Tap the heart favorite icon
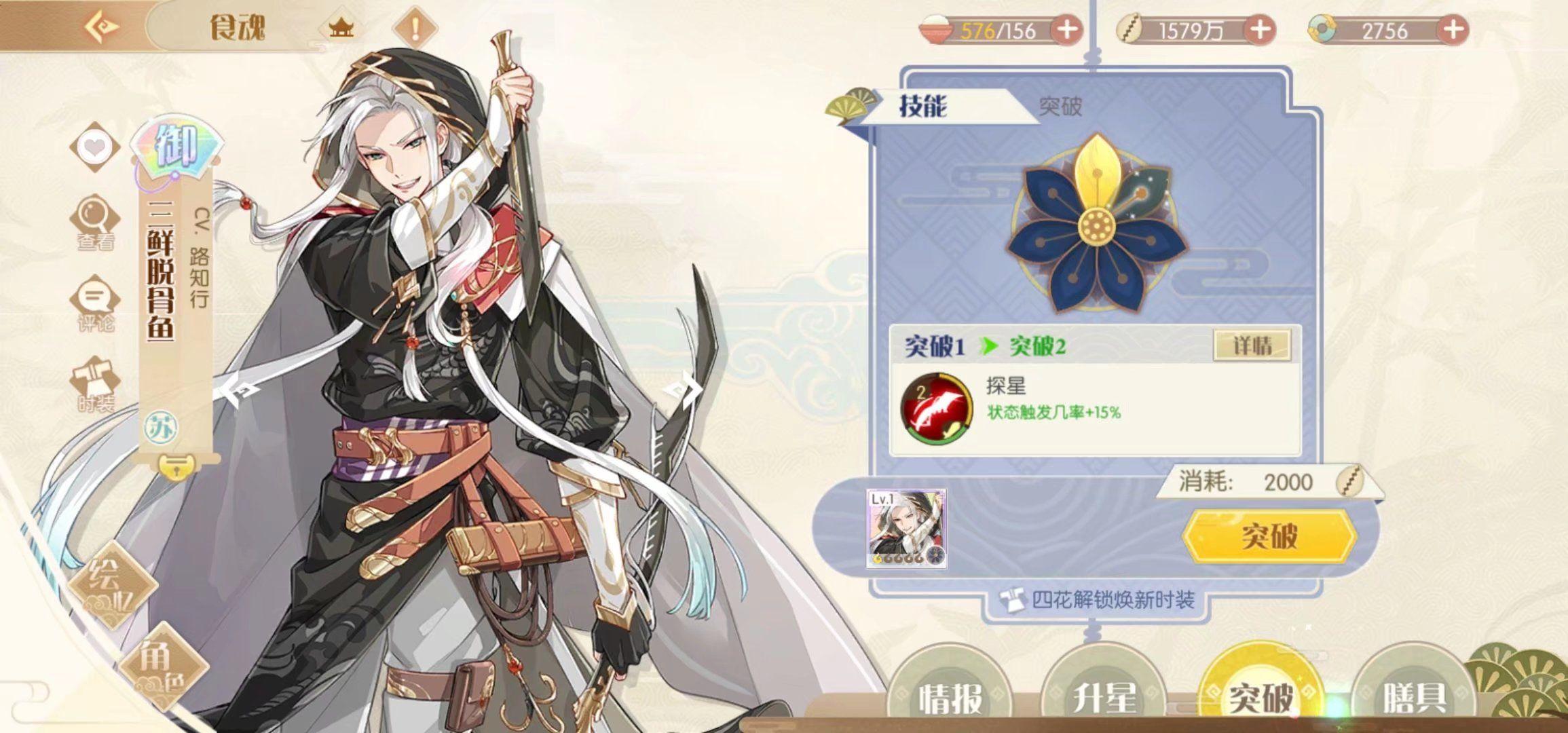Screen dimensions: 1568x733 click(95, 147)
